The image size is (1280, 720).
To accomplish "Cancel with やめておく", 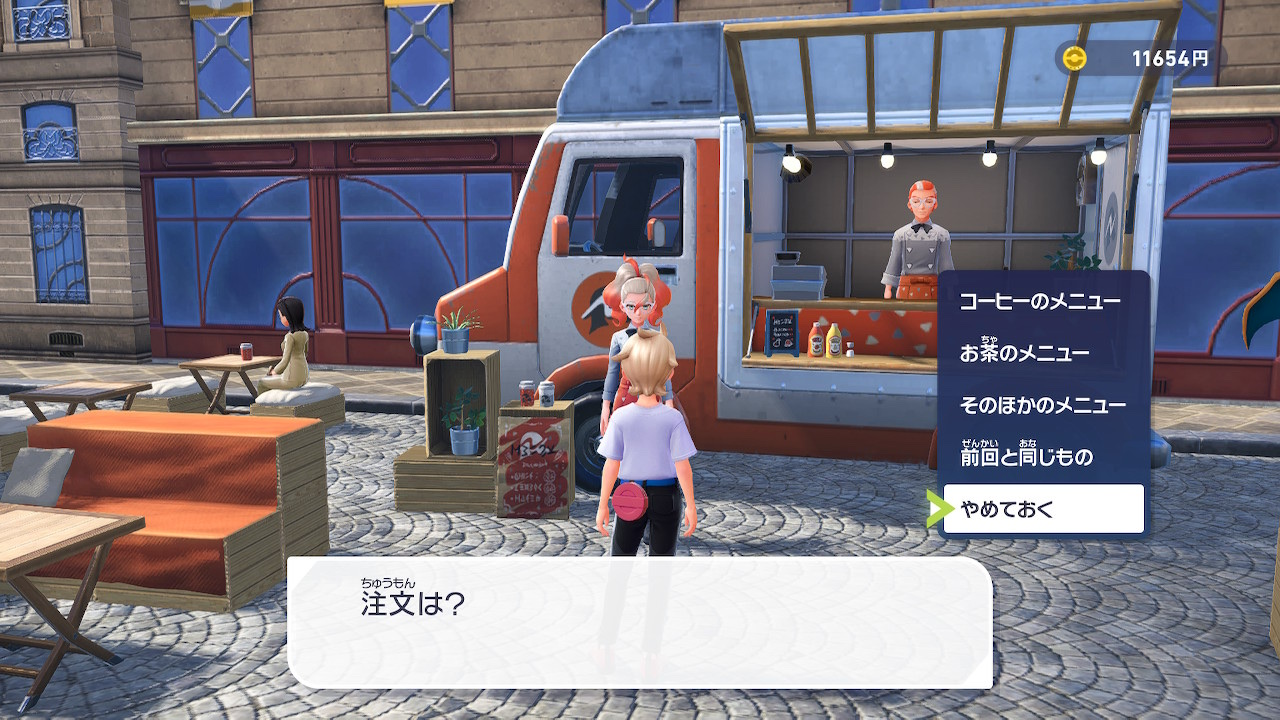I will click(x=1043, y=509).
